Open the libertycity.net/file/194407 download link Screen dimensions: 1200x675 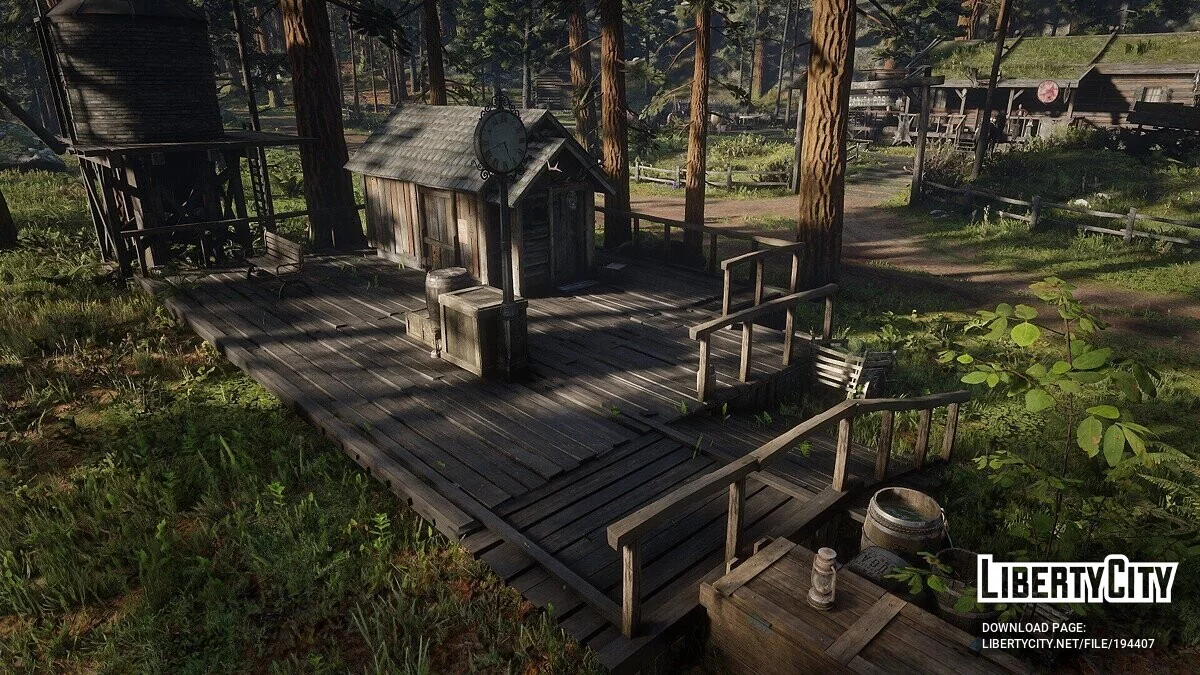(x=1067, y=643)
